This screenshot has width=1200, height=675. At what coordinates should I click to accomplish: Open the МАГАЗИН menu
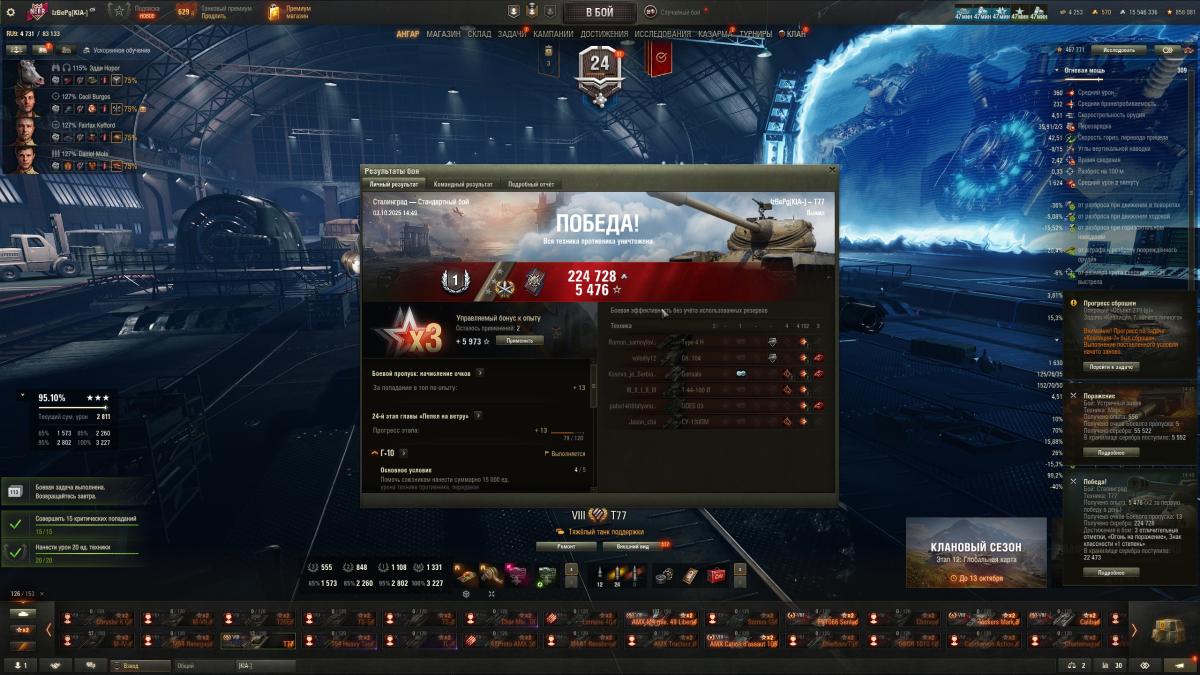443,34
